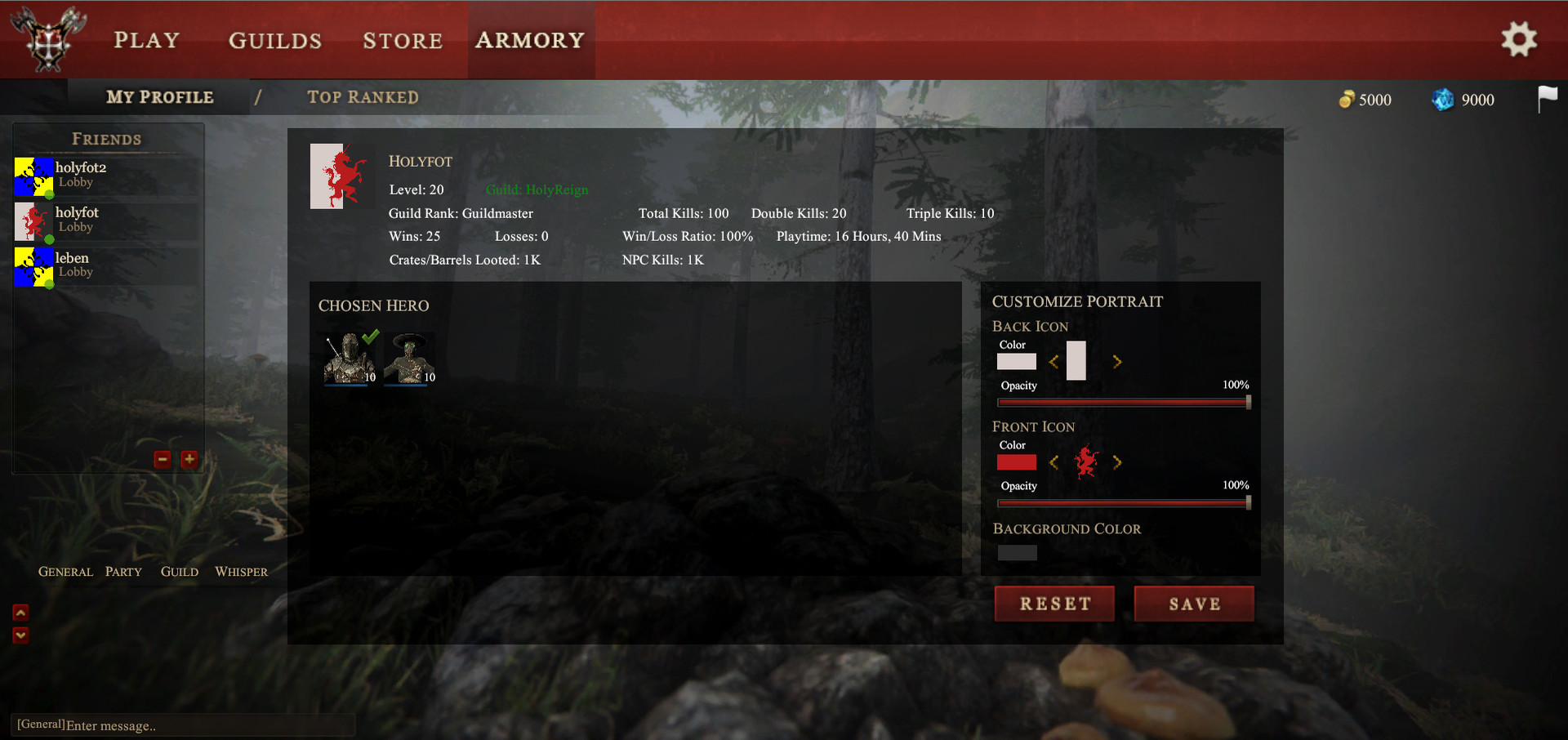Screen dimensions: 1568x740
Task: Click left chevron beside Back Icon
Action: [x=1053, y=362]
